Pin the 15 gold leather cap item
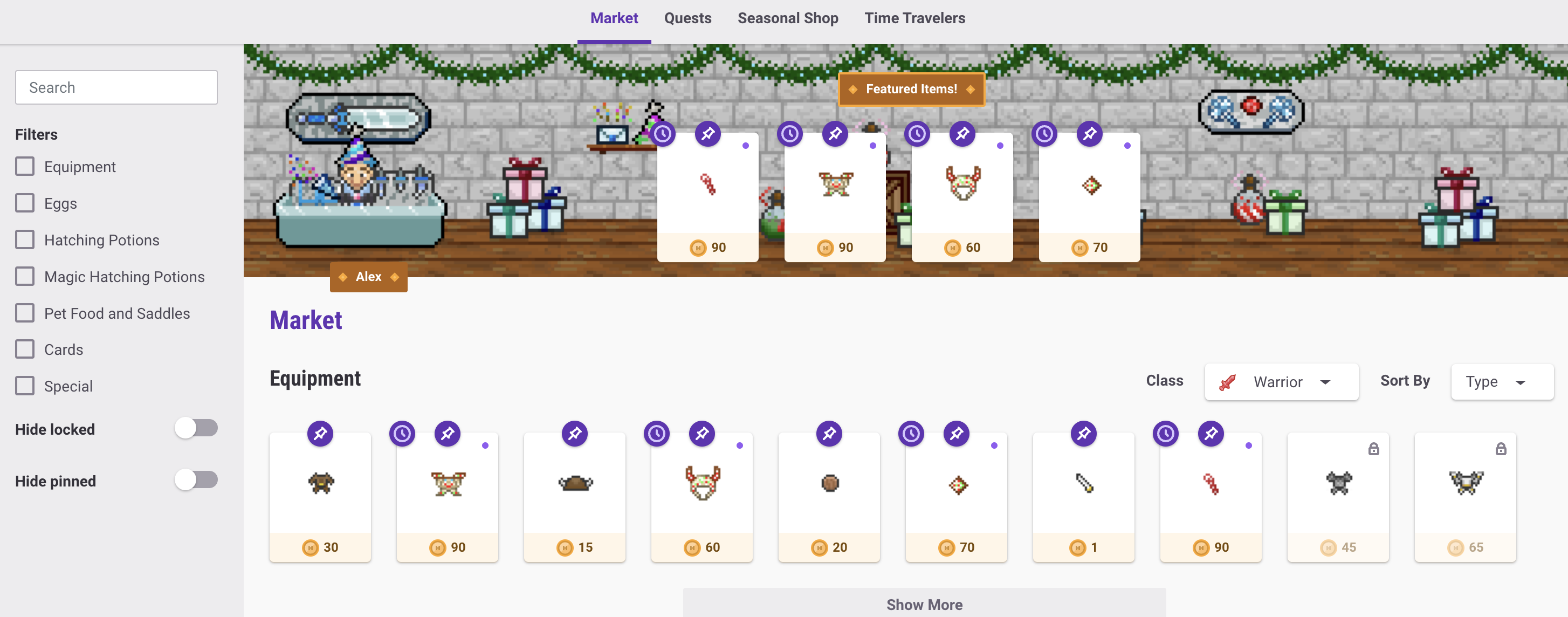Viewport: 1568px width, 617px height. [x=575, y=433]
